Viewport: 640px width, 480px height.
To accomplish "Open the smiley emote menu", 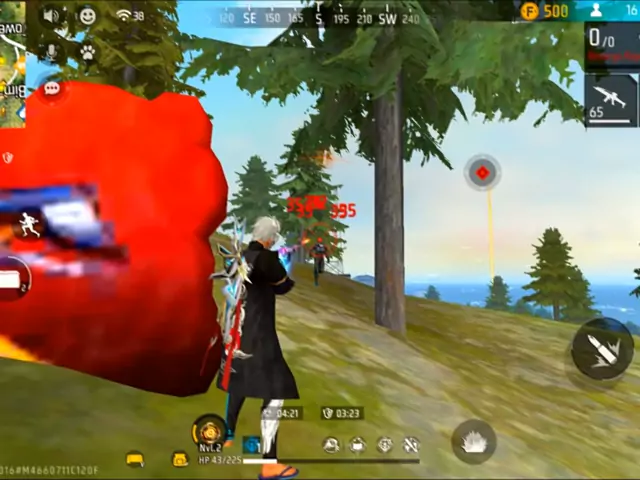I will coord(88,16).
